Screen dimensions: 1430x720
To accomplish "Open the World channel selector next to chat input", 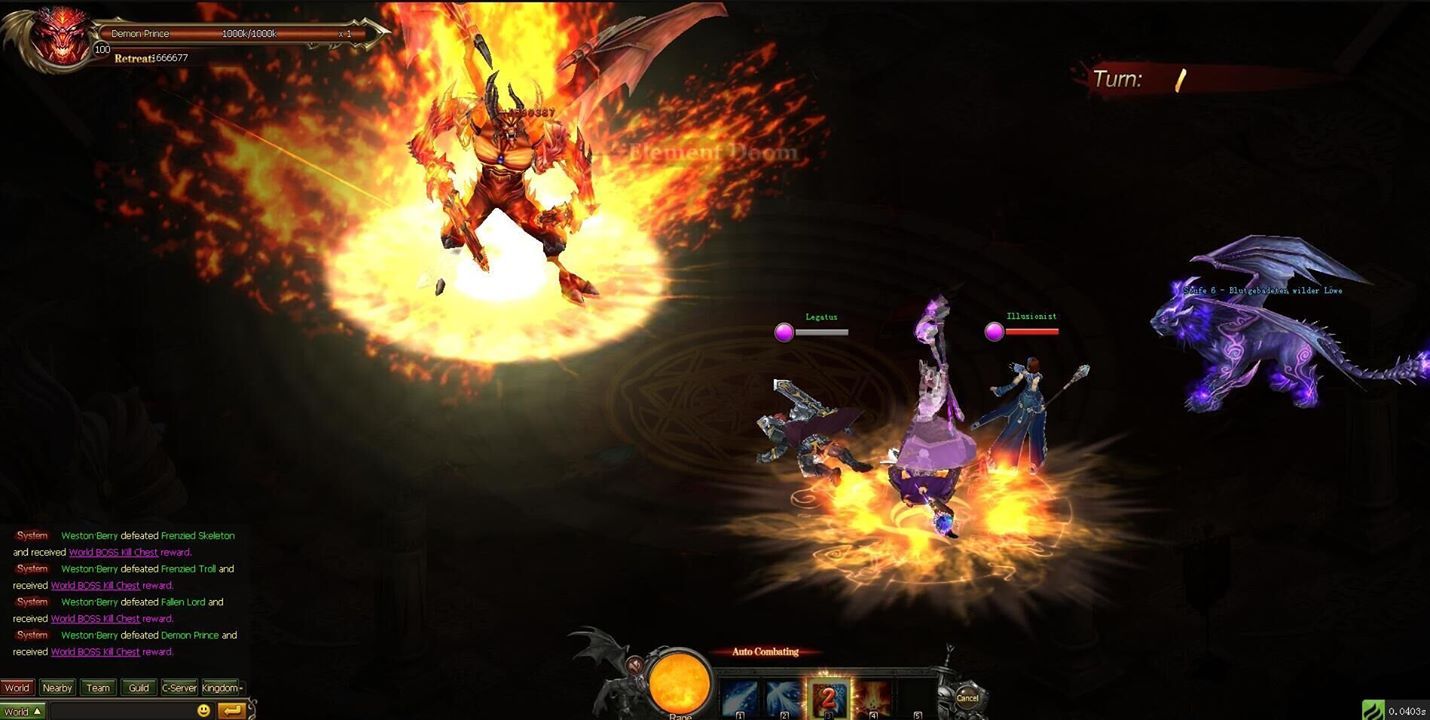I will click(20, 710).
